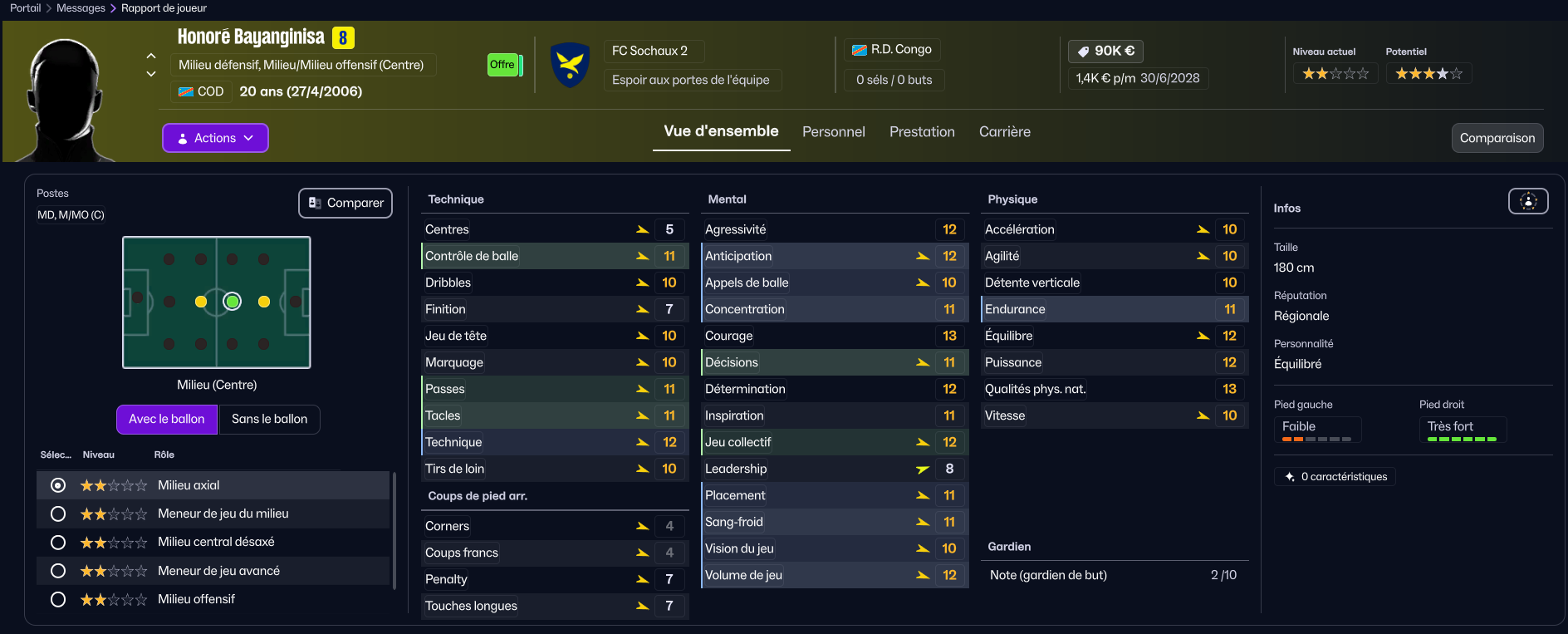This screenshot has width=1568, height=634.
Task: Go to the next player with down chevron
Action: (151, 74)
